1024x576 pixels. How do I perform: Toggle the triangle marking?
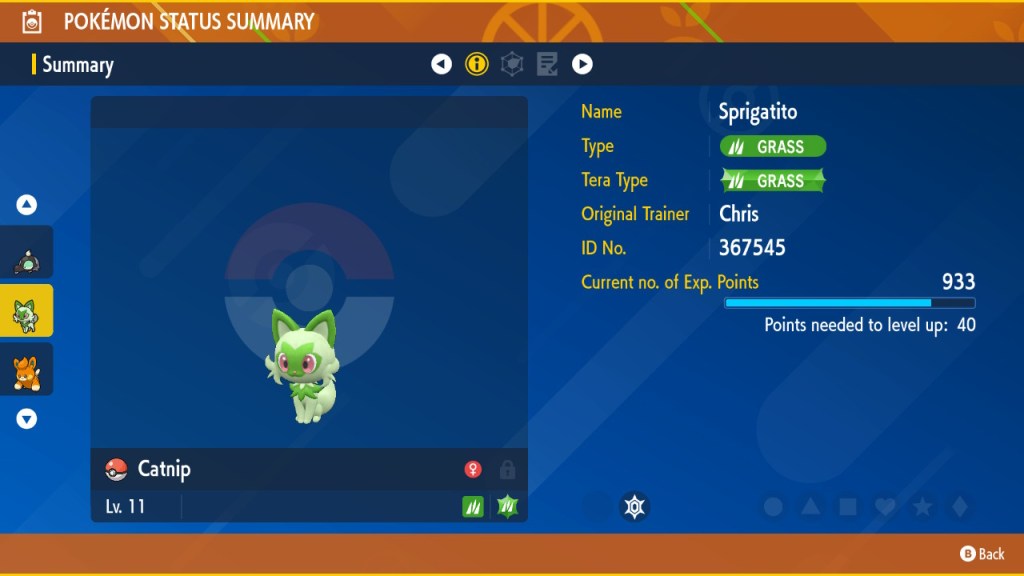pos(810,507)
